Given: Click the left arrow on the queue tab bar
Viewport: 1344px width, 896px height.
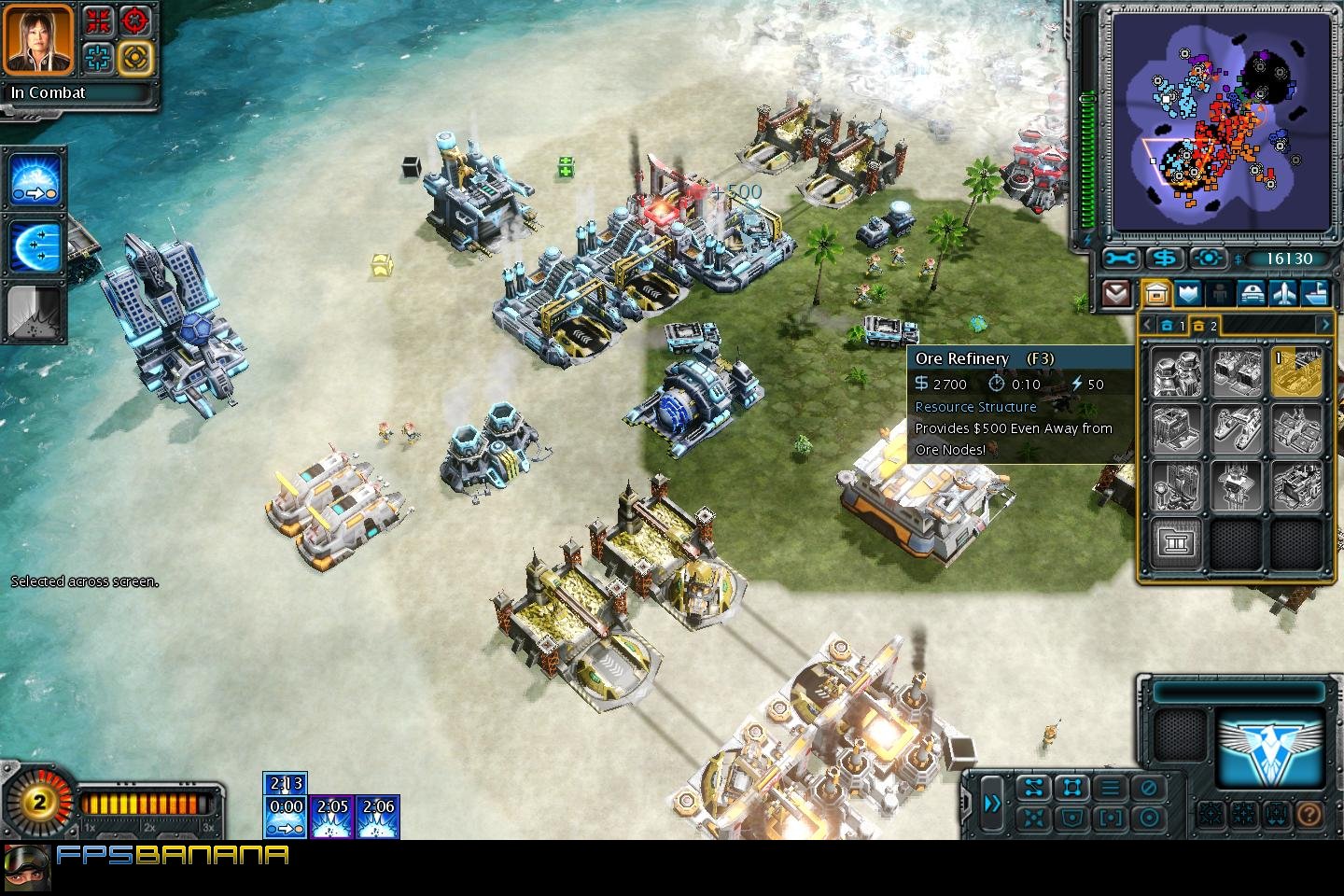Looking at the screenshot, I should (1146, 324).
